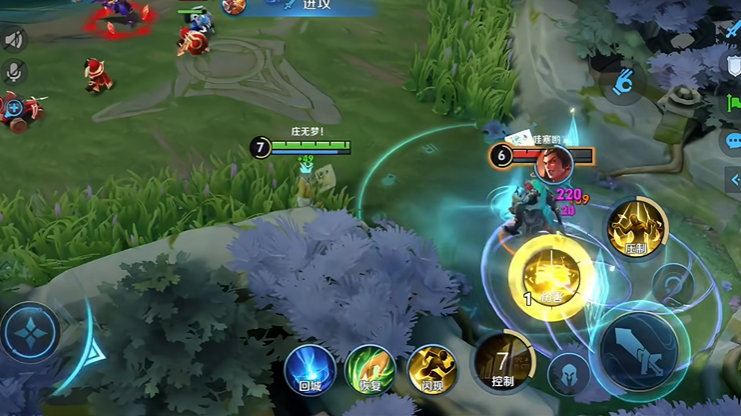The width and height of the screenshot is (741, 416).
Task: Tap the basic sword attack button
Action: (638, 350)
